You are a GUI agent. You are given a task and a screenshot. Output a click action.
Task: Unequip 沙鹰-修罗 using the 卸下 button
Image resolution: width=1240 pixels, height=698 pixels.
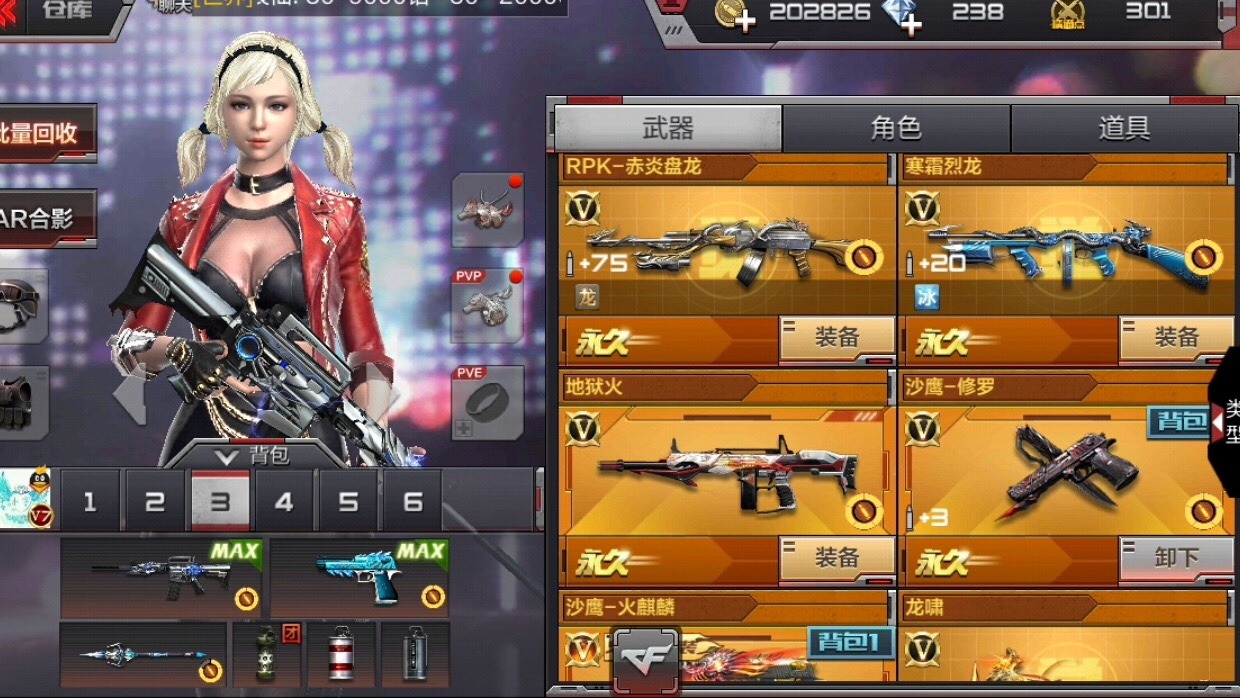pyautogui.click(x=1176, y=558)
